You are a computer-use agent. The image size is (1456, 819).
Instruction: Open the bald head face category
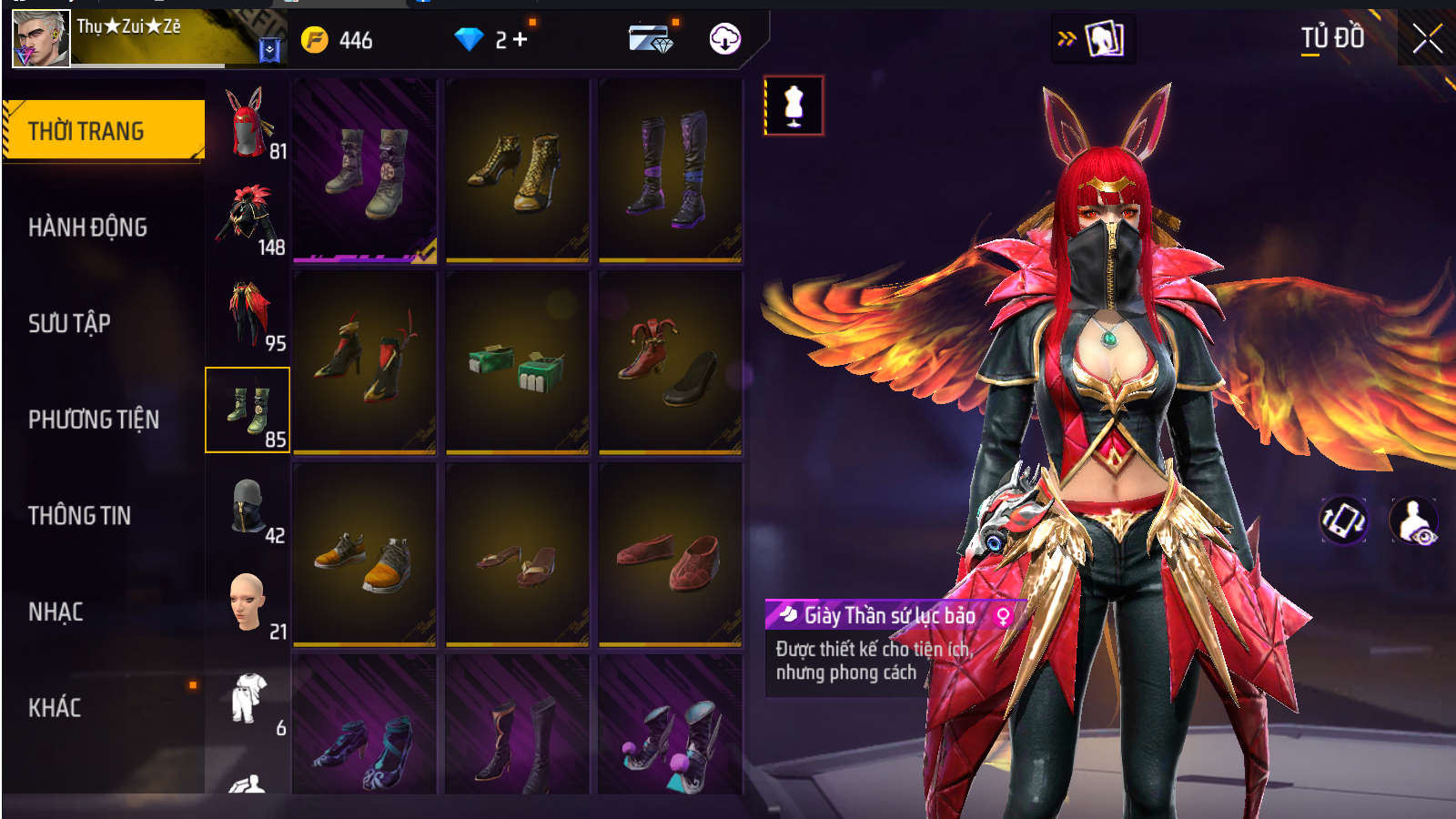(248, 603)
